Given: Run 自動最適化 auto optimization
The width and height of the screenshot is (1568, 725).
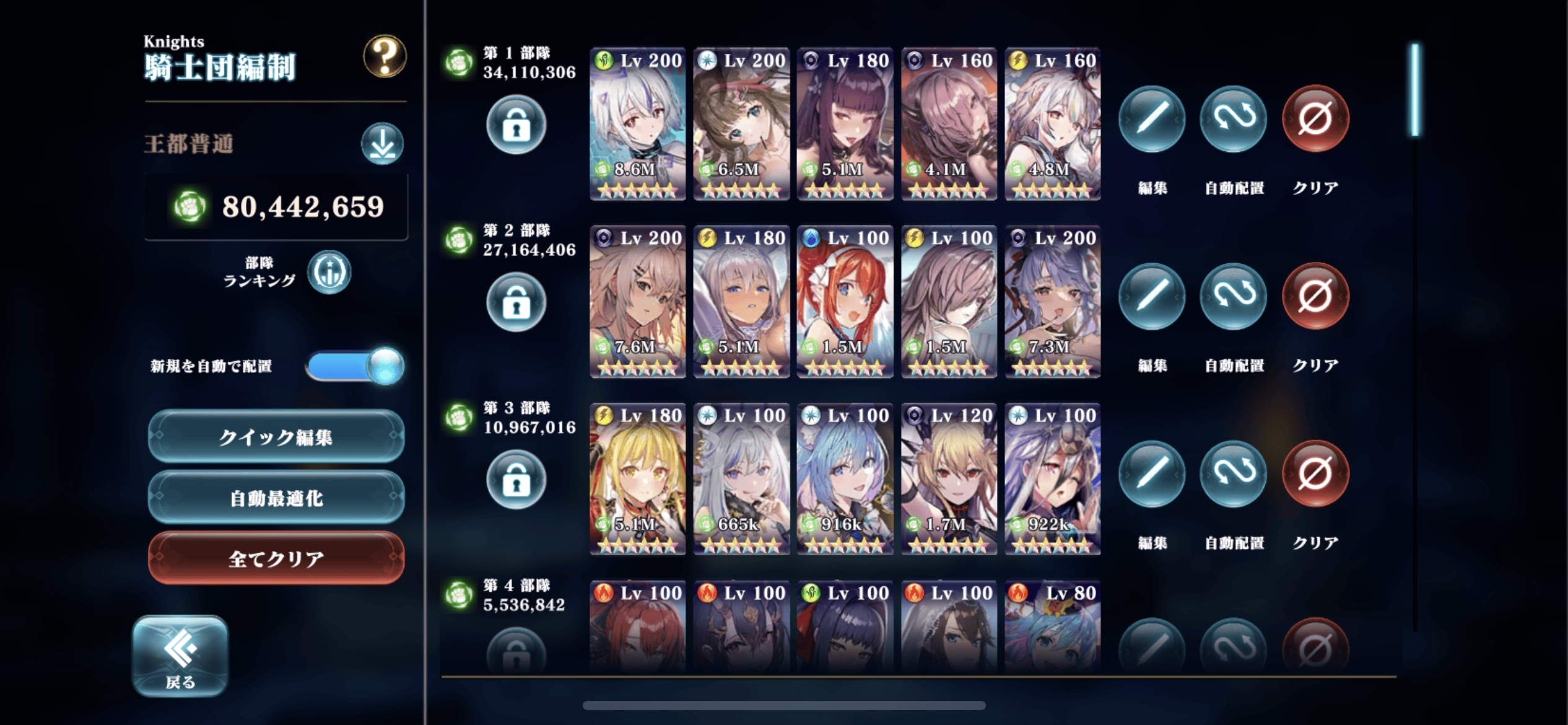Looking at the screenshot, I should pyautogui.click(x=276, y=498).
